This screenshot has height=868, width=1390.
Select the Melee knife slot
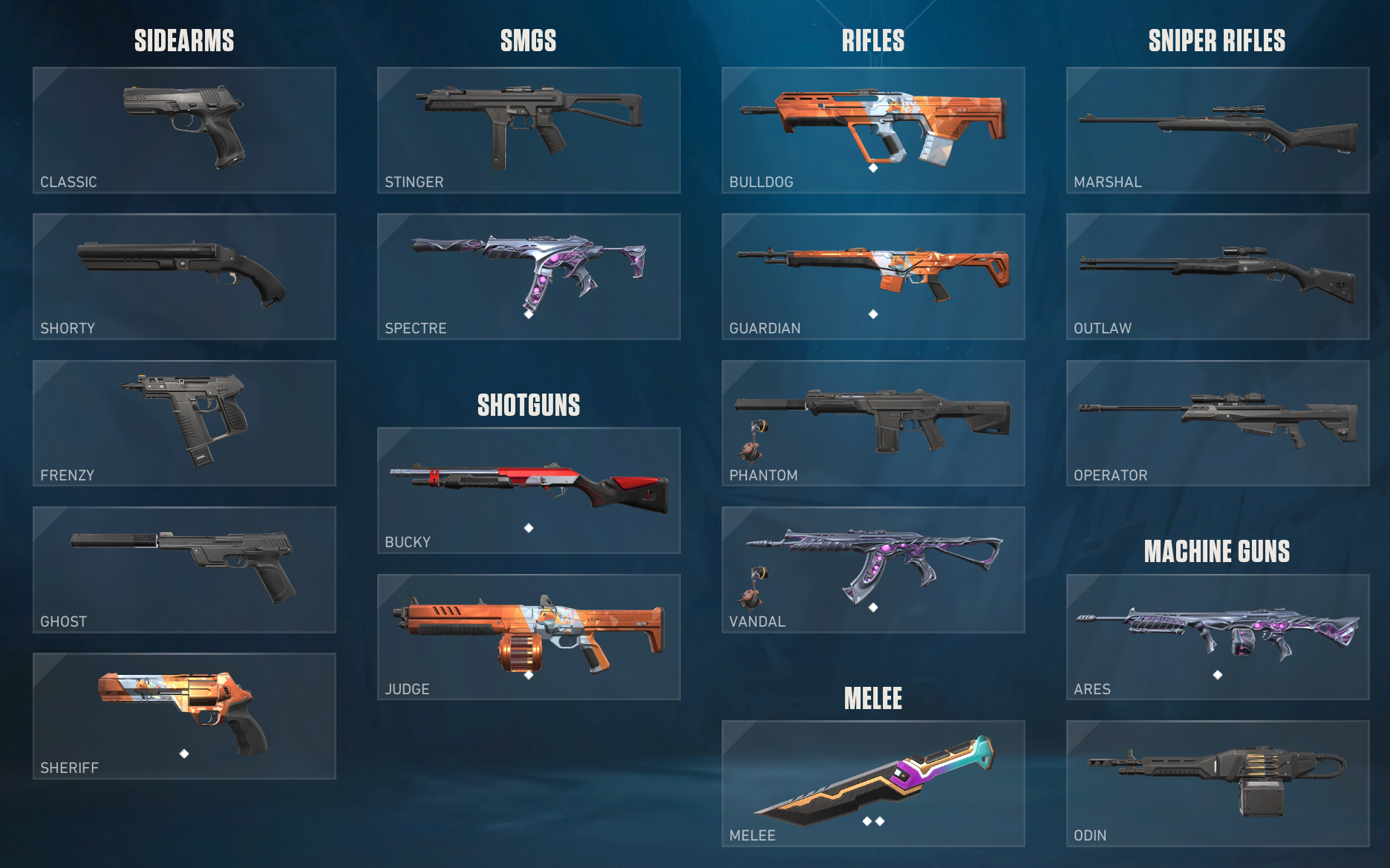[873, 783]
